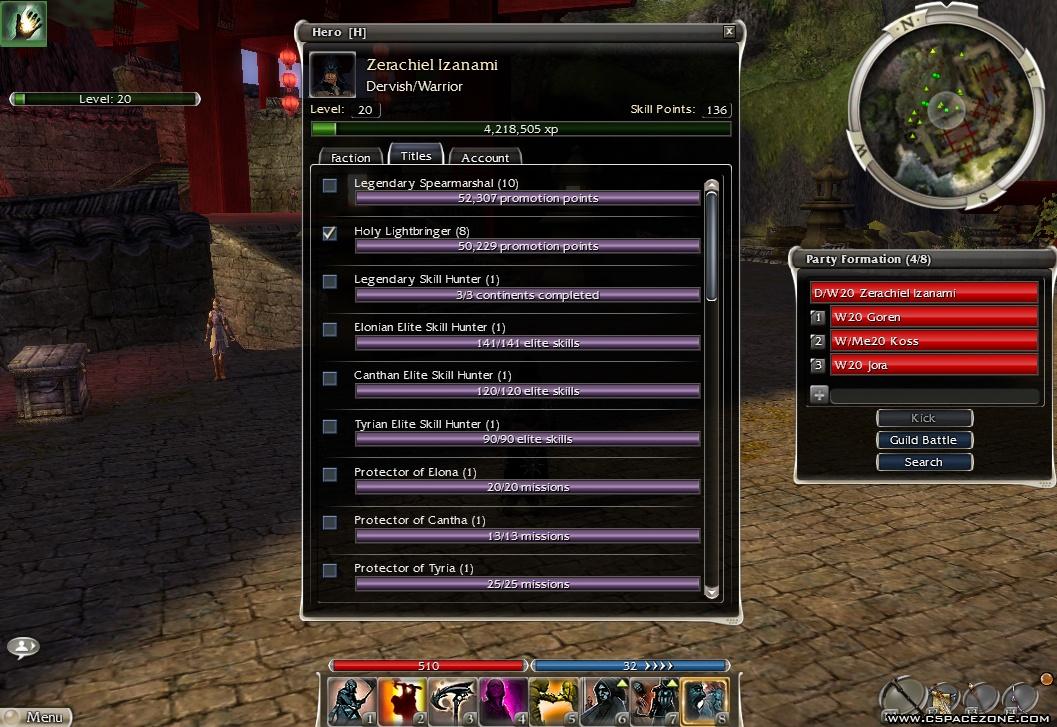The width and height of the screenshot is (1057, 727).
Task: Switch to the Faction tab
Action: pos(351,158)
